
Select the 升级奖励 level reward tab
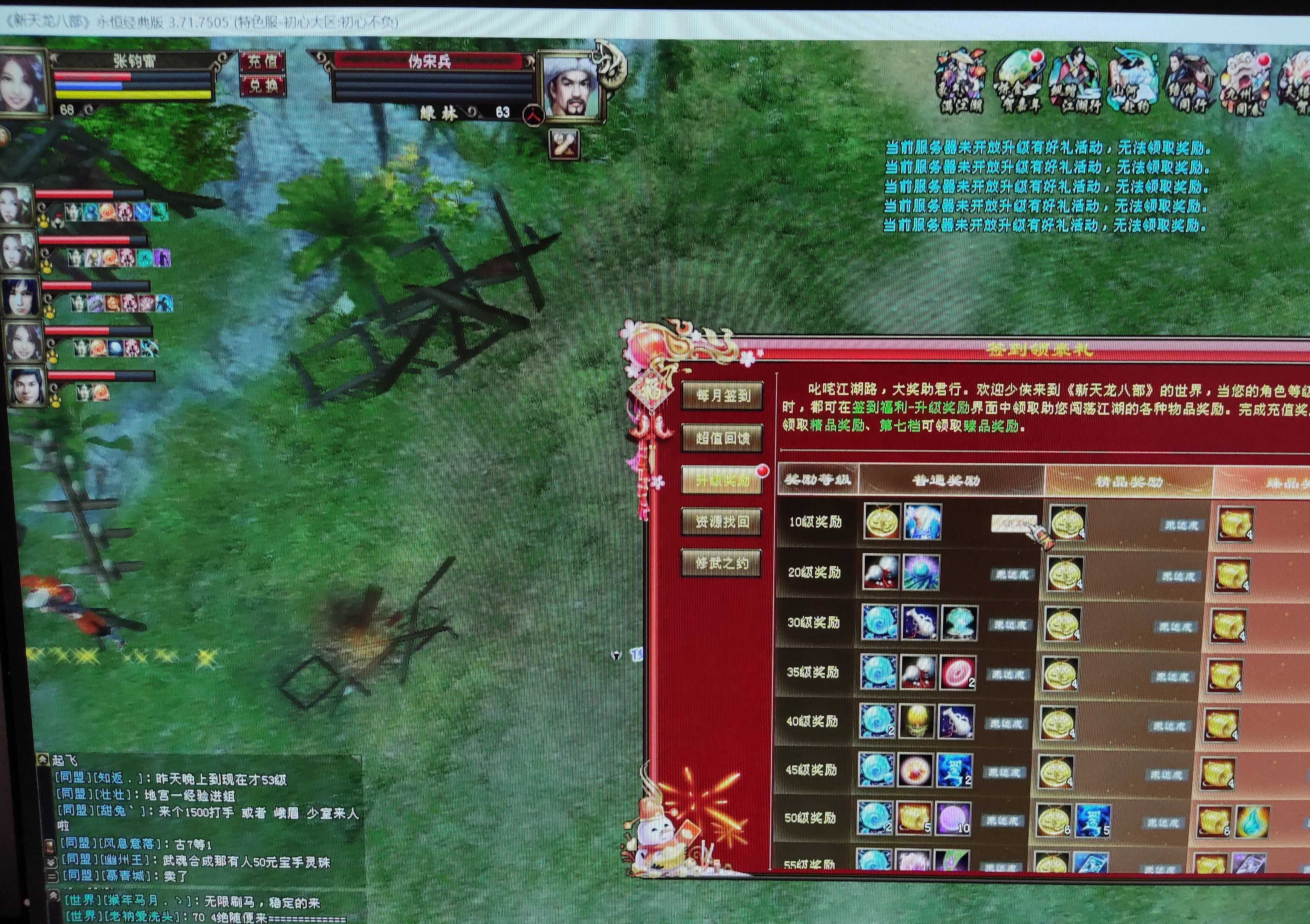coord(722,480)
